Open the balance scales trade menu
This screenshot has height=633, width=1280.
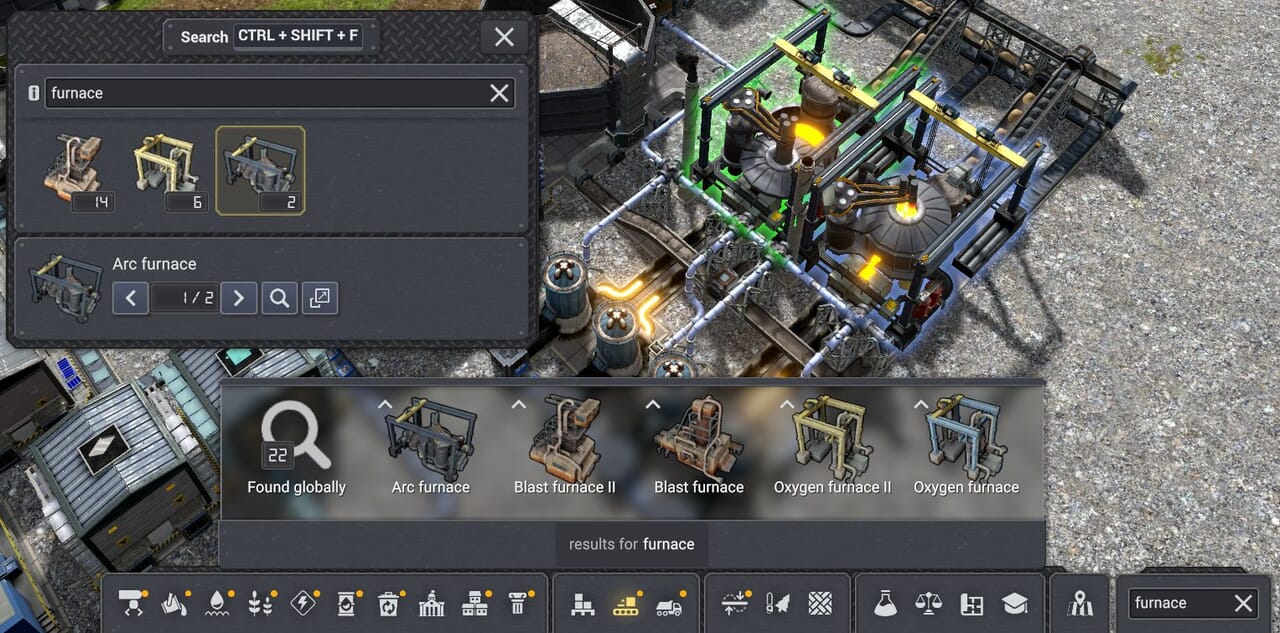pos(928,603)
